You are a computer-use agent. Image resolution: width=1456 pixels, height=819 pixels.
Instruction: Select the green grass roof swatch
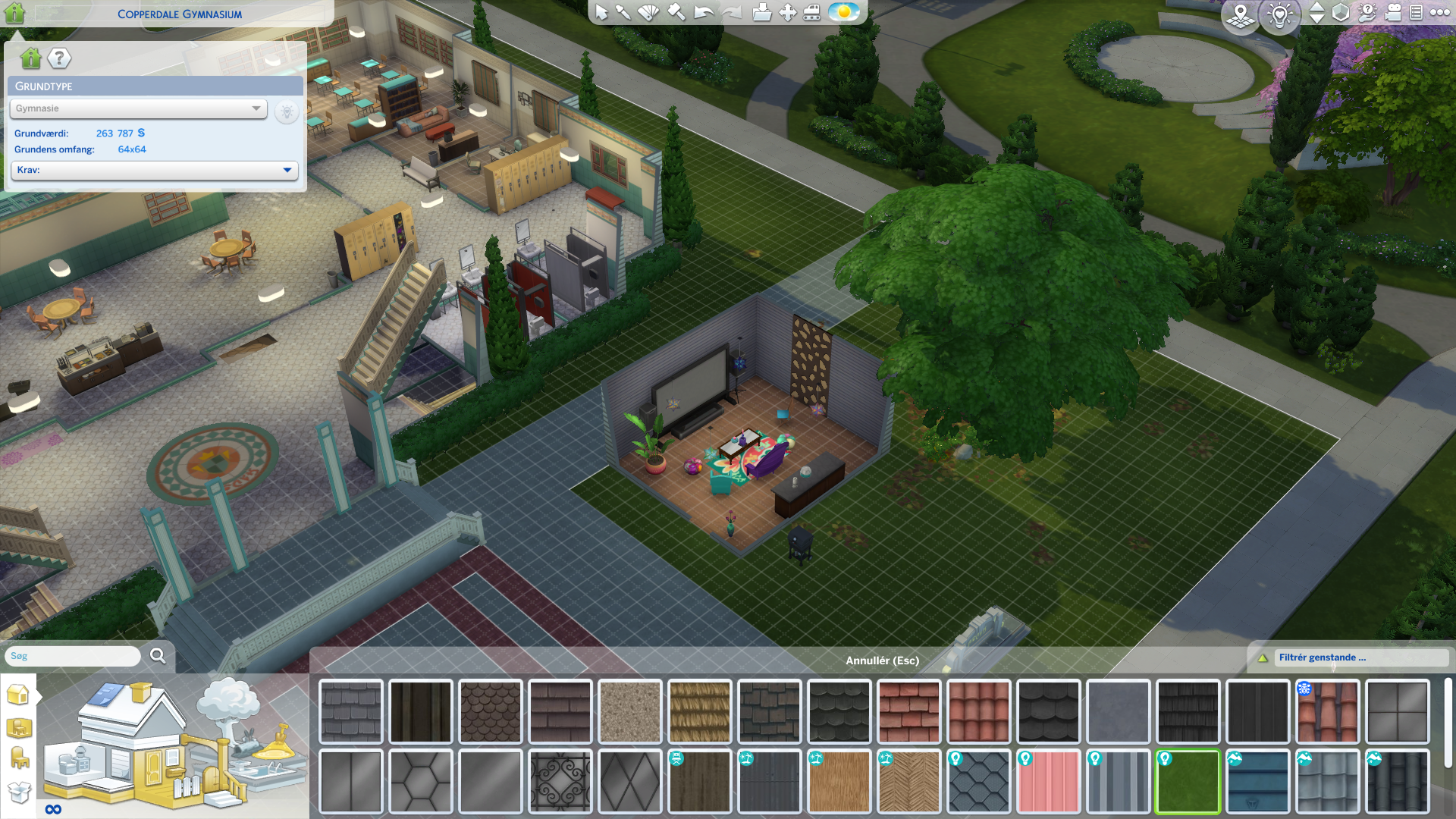point(1188,781)
